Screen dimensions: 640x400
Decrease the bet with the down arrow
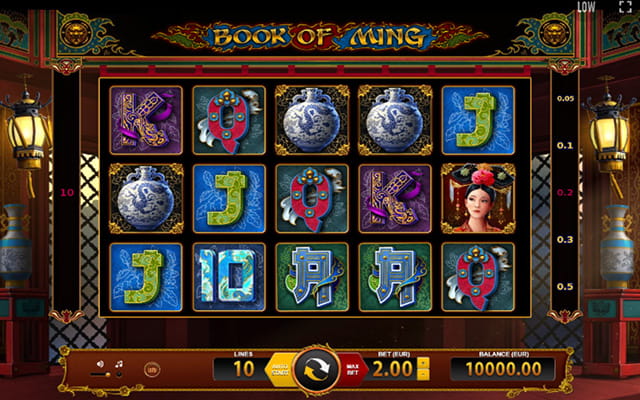pyautogui.click(x=422, y=377)
